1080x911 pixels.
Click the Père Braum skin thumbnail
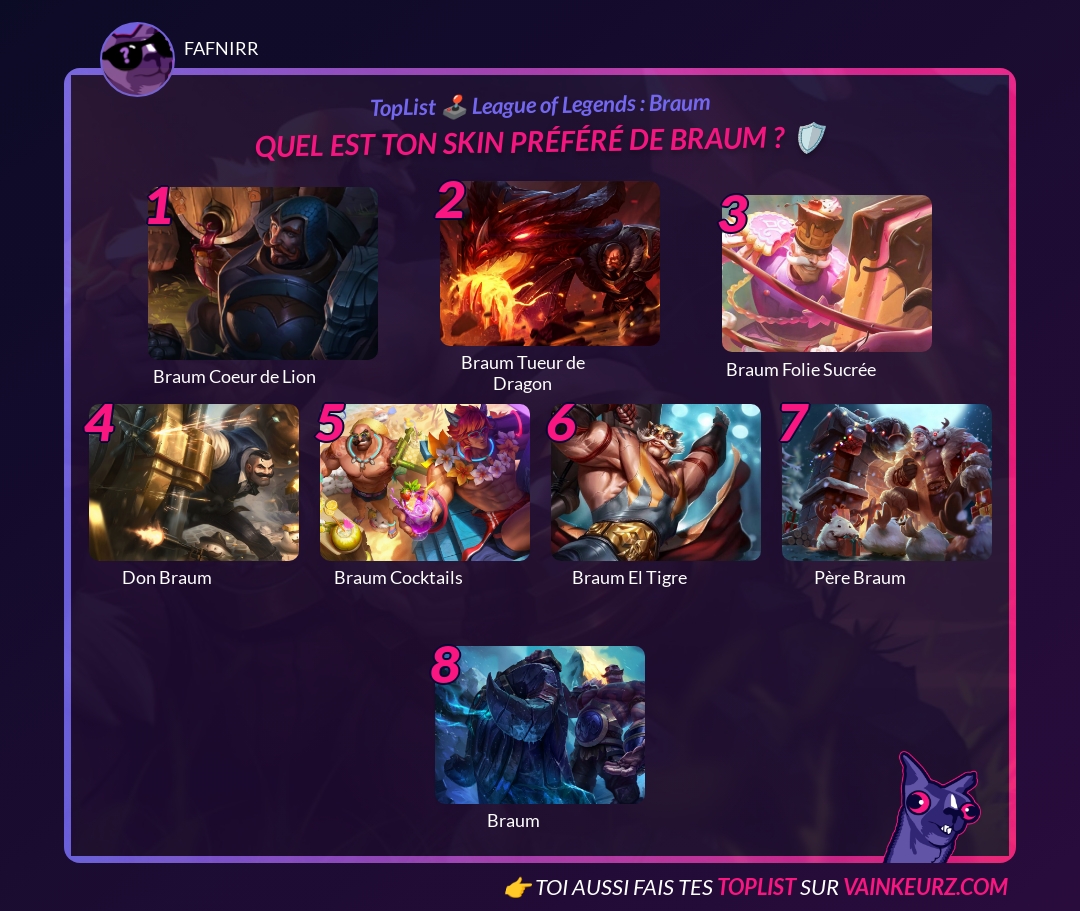(887, 482)
